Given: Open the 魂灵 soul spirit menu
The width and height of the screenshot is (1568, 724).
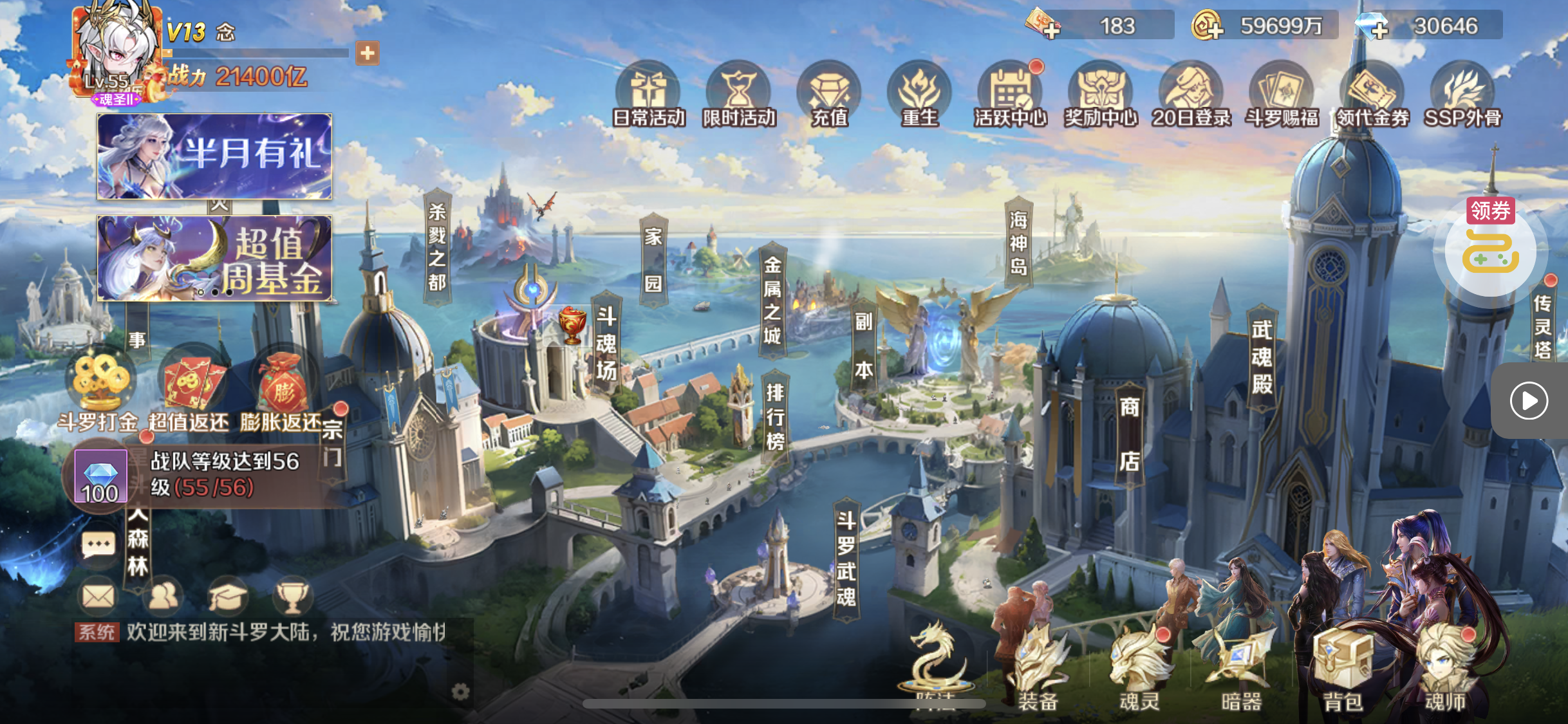Looking at the screenshot, I should (1139, 669).
